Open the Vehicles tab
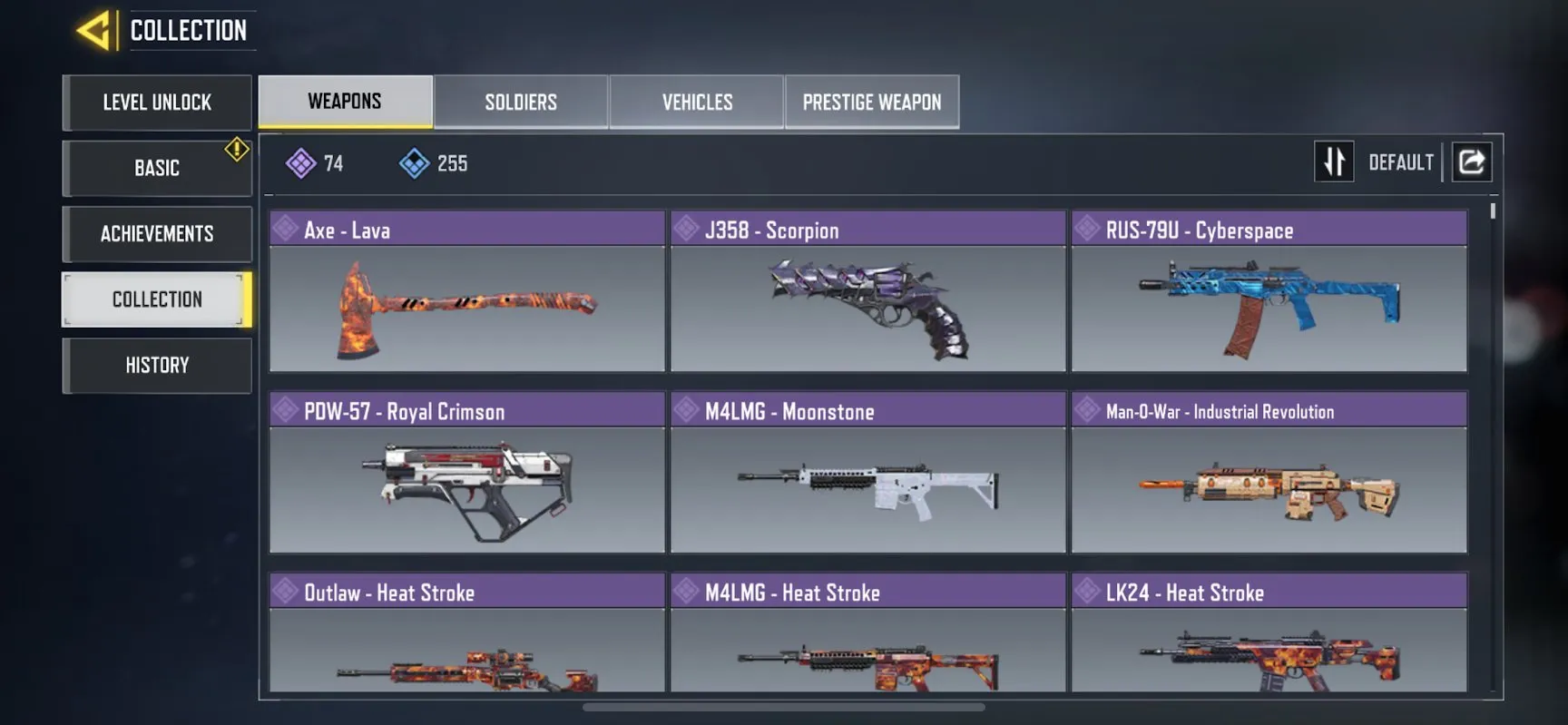Screen dimensions: 1568x725 (x=696, y=102)
